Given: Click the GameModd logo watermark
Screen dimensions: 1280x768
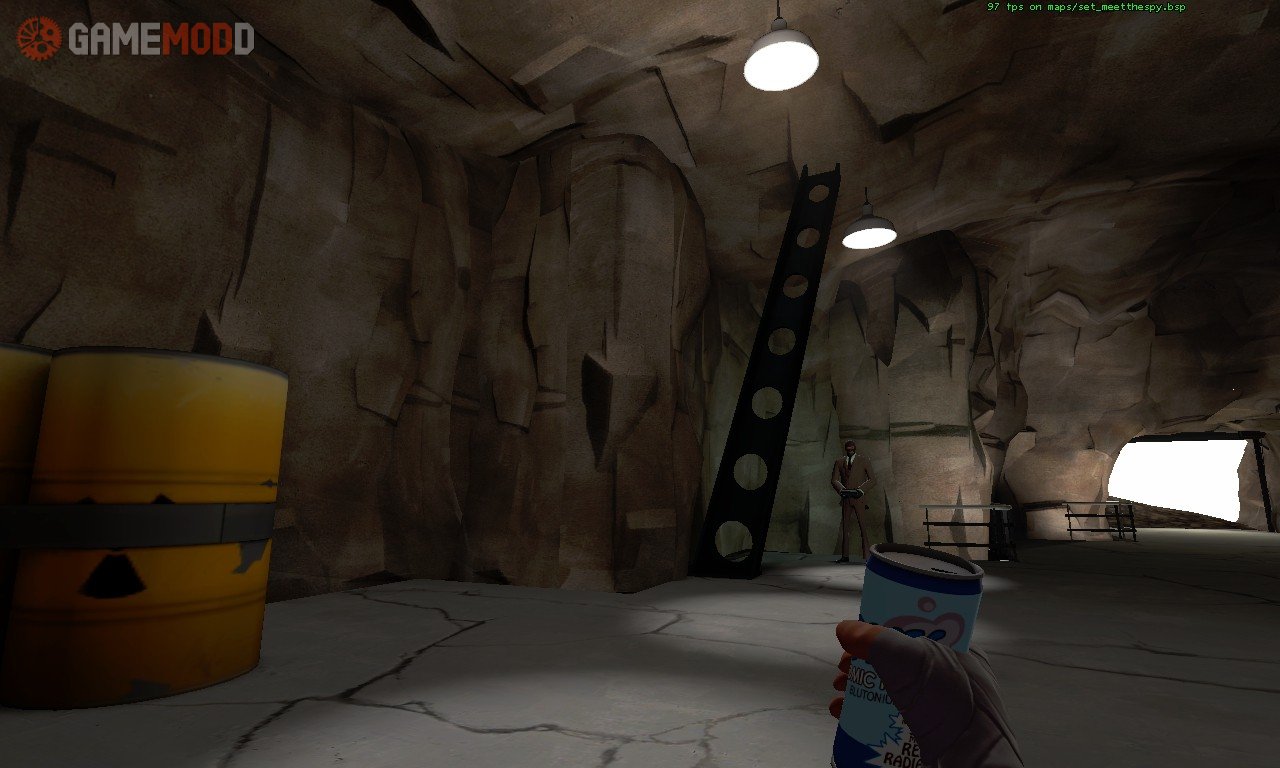Looking at the screenshot, I should coord(136,39).
